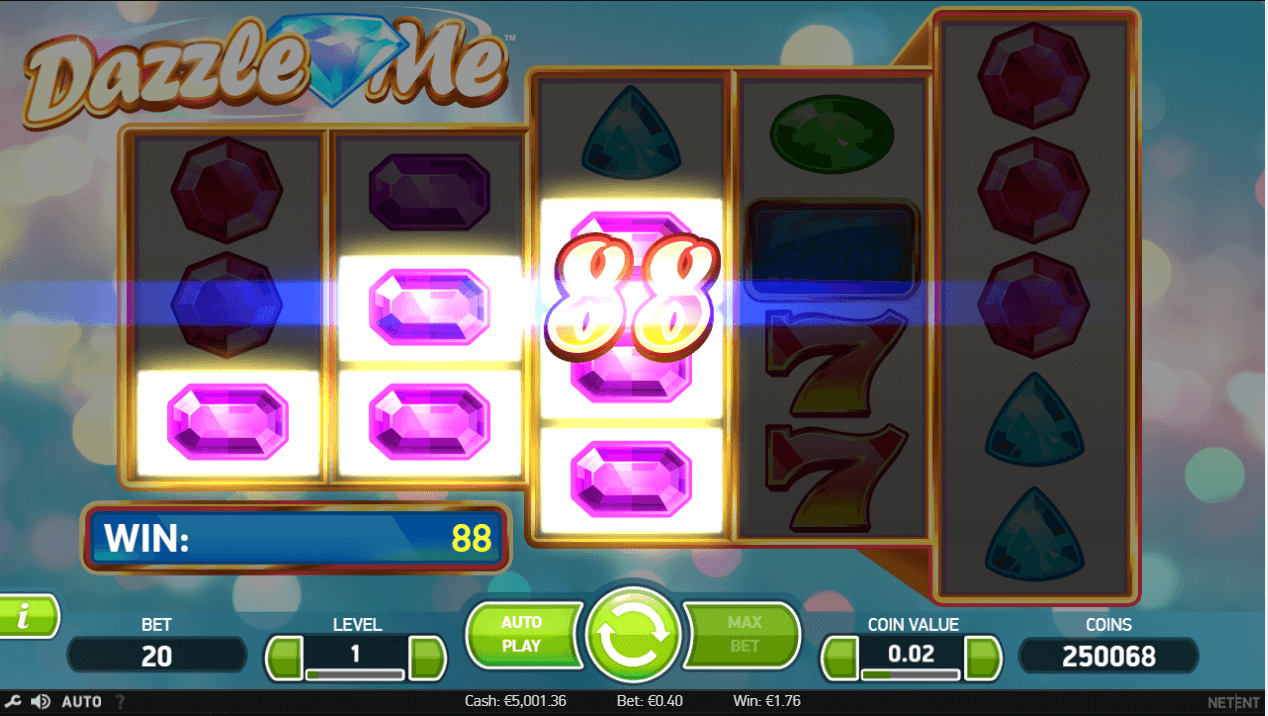
Task: Raise the coin value
Action: 983,657
